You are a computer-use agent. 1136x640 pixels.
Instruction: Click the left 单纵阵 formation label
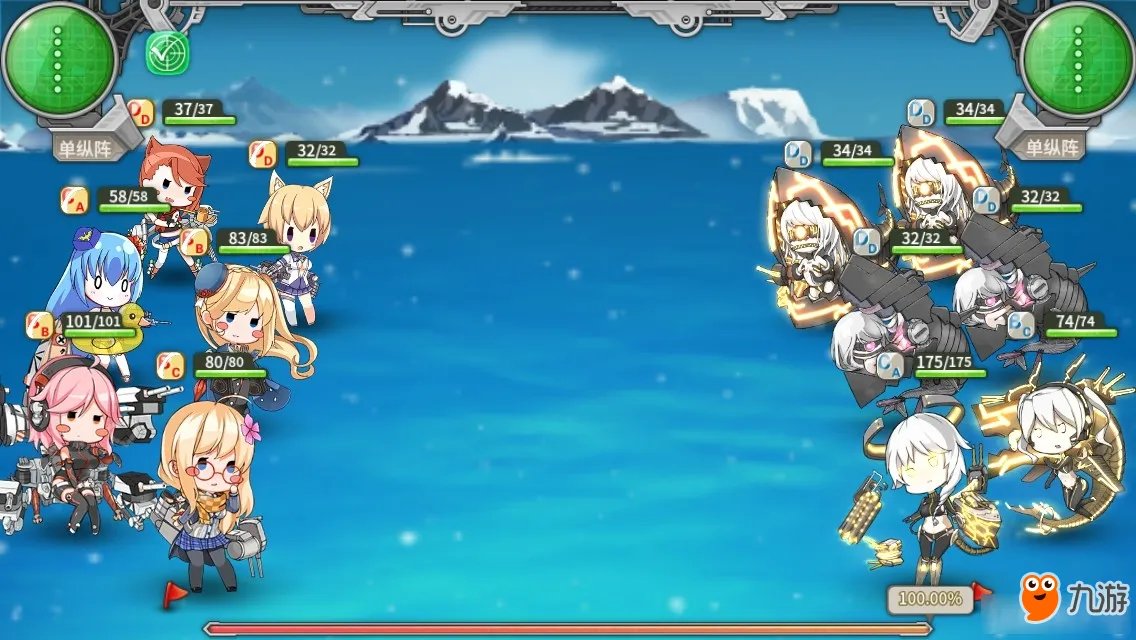click(x=84, y=148)
